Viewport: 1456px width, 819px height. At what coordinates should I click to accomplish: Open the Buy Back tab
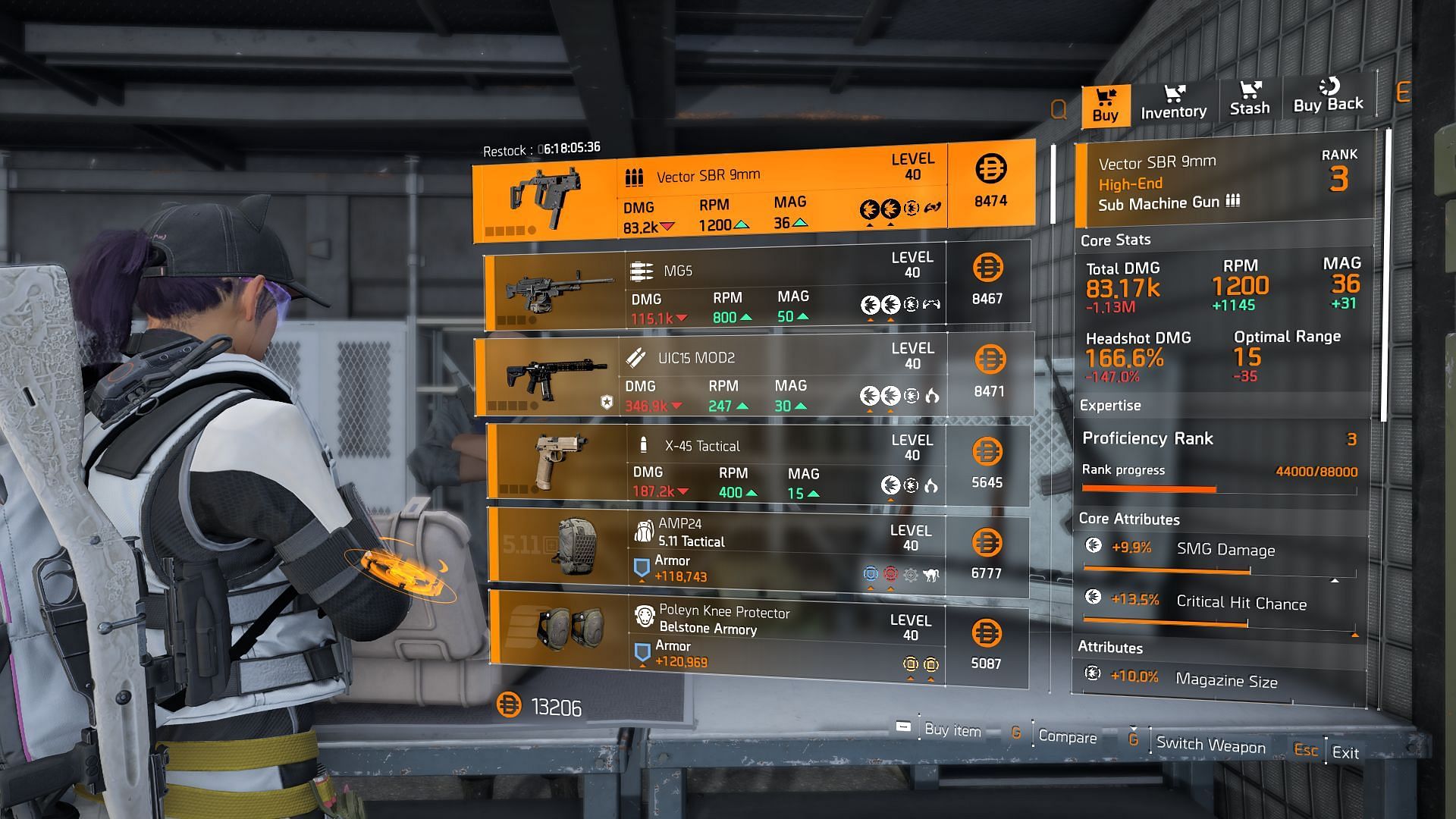(1328, 96)
